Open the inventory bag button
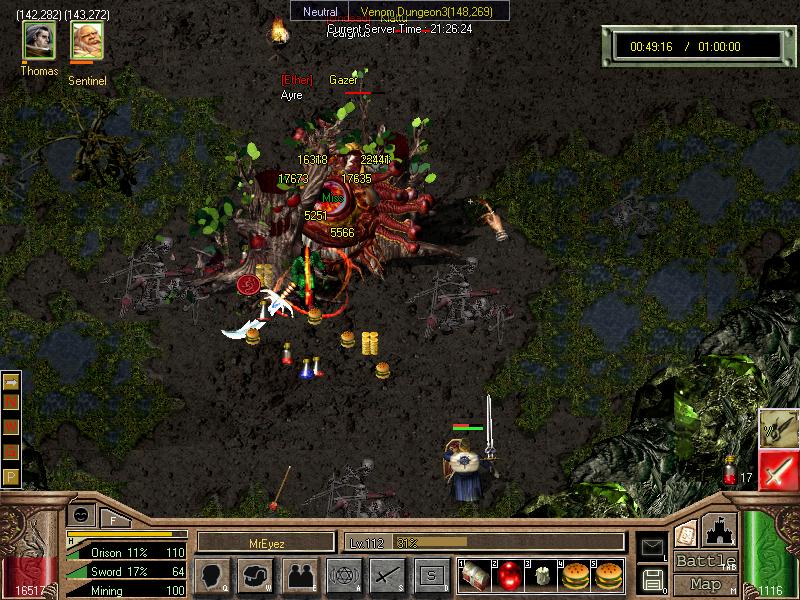Screen dimensions: 800x600 pyautogui.click(x=256, y=575)
